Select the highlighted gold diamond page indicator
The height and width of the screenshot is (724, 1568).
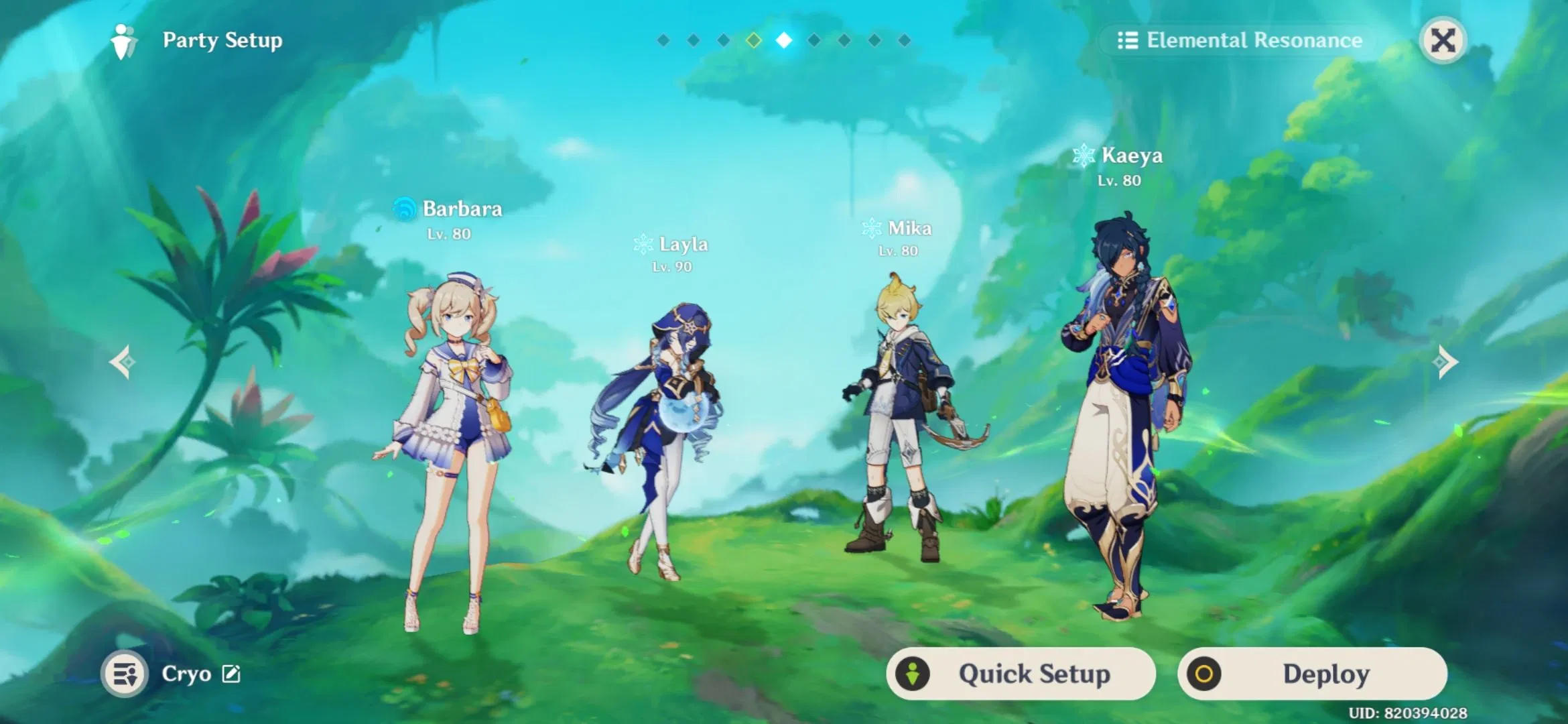[753, 40]
